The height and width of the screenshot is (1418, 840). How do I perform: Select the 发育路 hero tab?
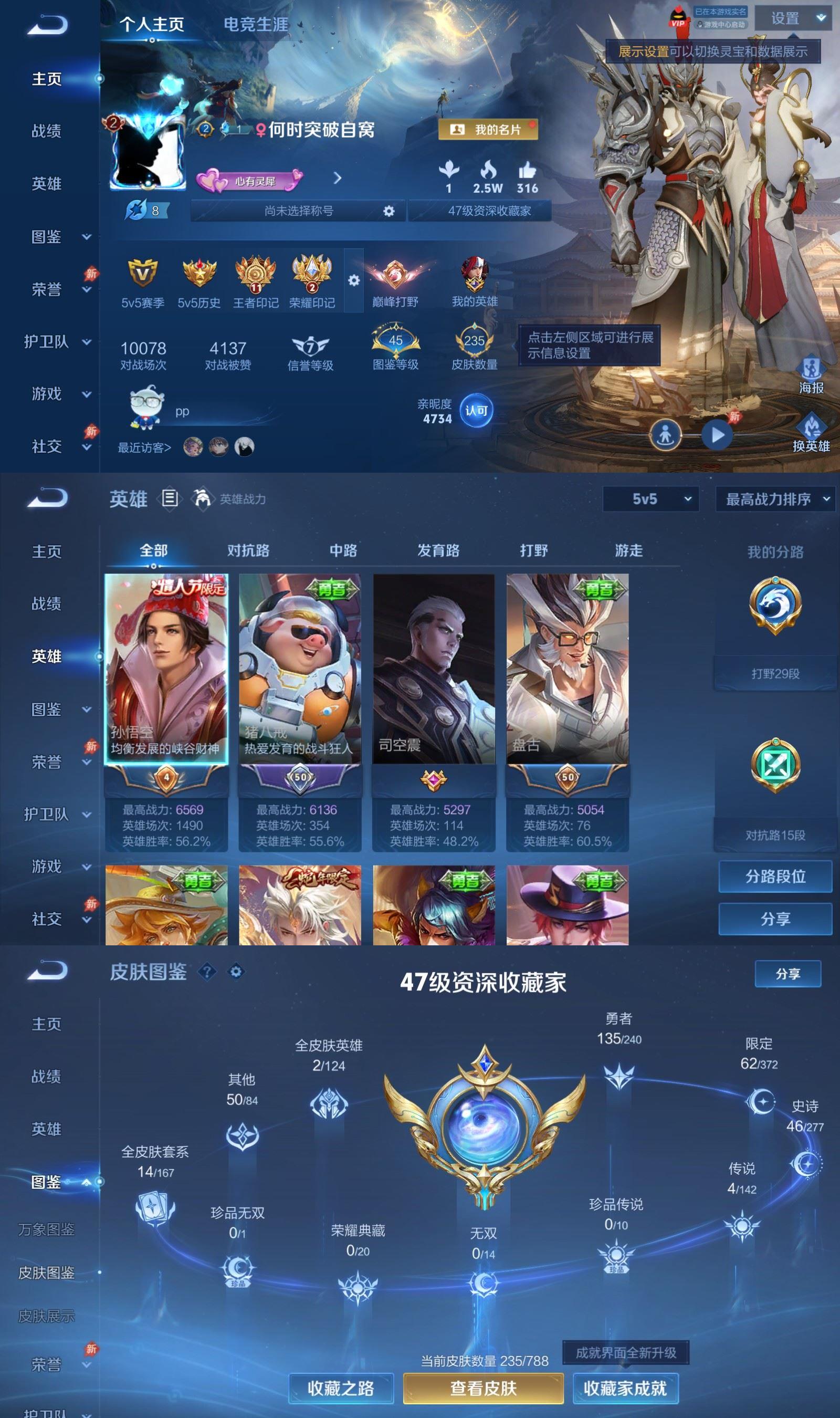point(438,550)
